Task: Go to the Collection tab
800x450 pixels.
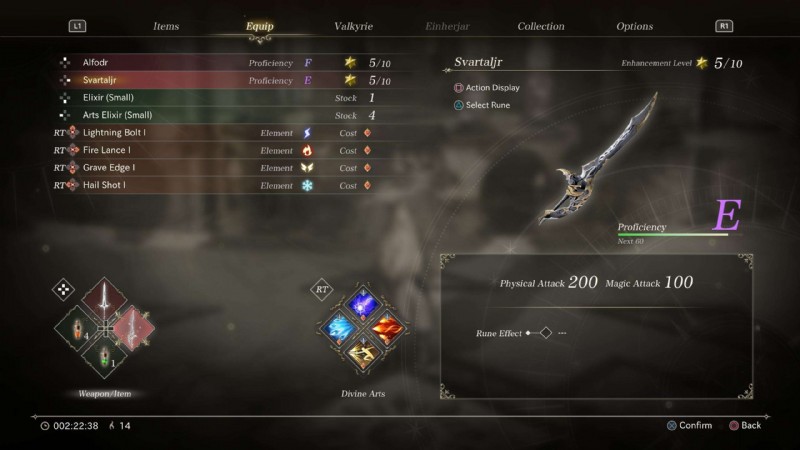Action: (x=541, y=26)
